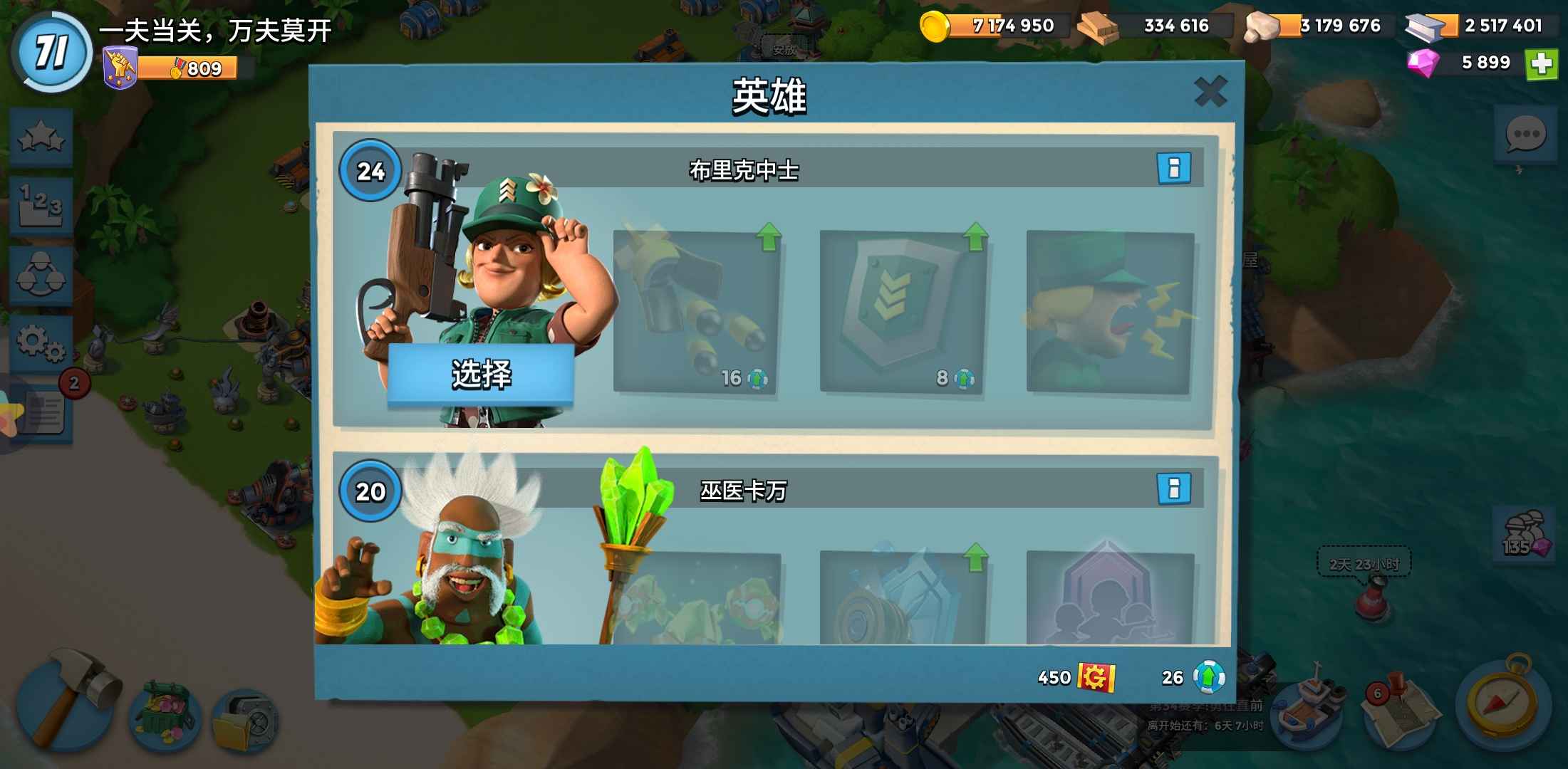Open the task force group icon

tap(41, 275)
